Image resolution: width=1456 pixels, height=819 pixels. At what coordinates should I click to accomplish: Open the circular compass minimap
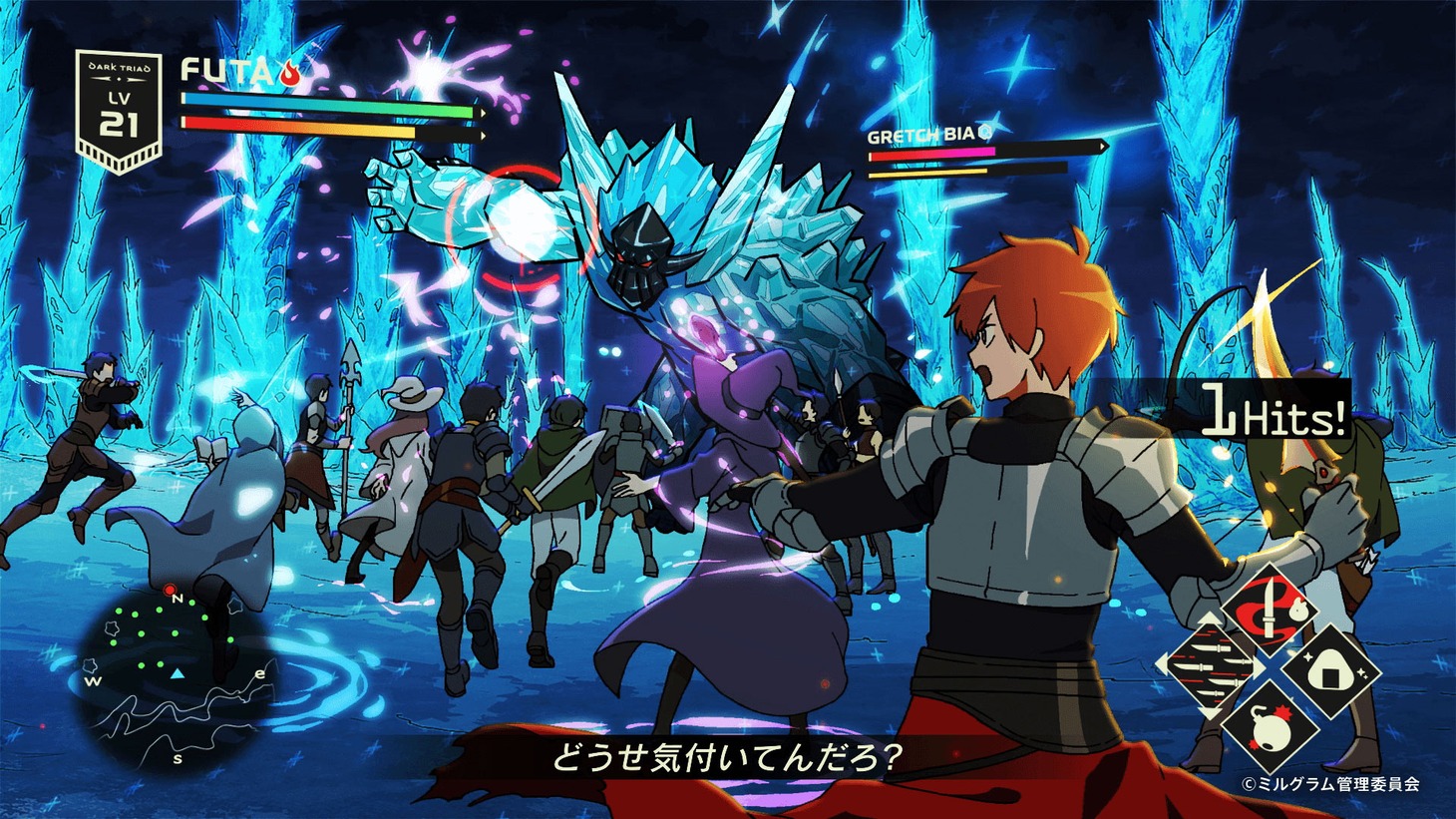tap(176, 676)
